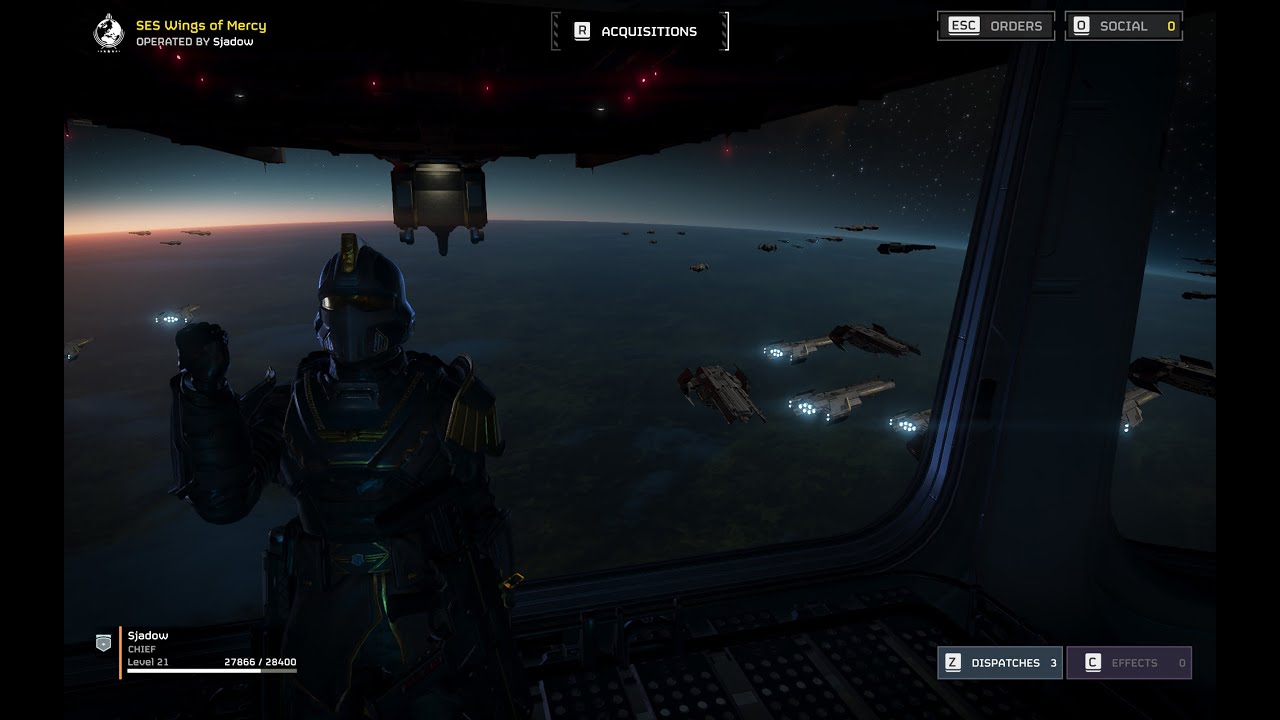This screenshot has width=1280, height=720.
Task: Open the Acquisitions menu
Action: (640, 31)
